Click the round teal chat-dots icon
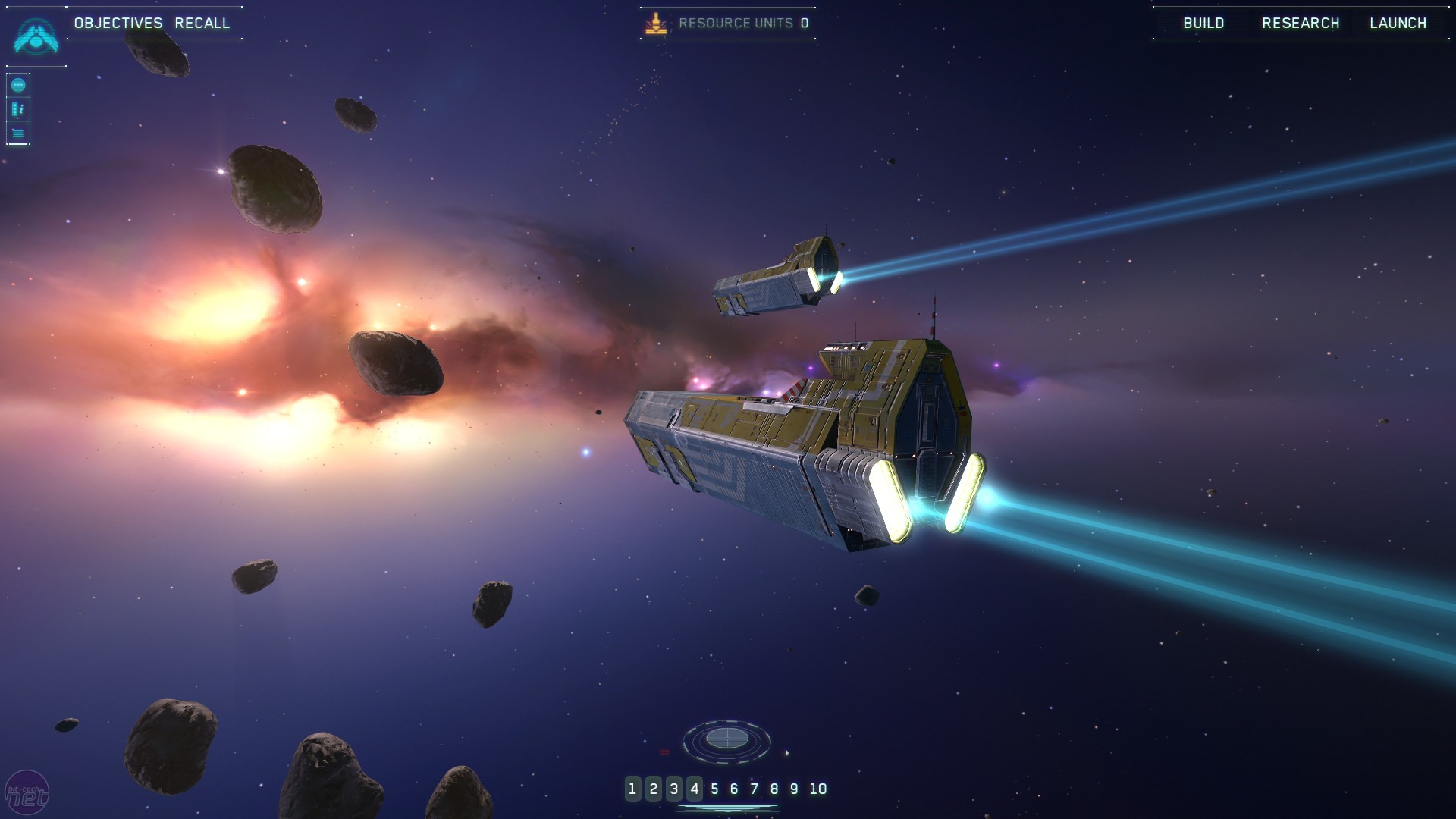 (18, 86)
